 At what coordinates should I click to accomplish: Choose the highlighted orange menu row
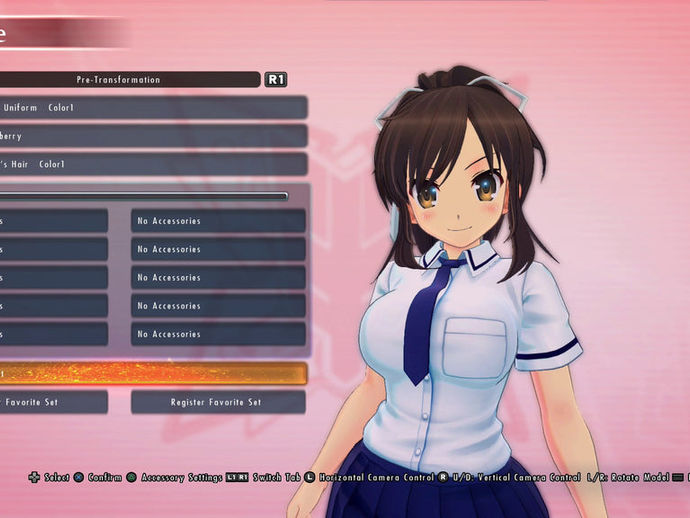tap(152, 373)
